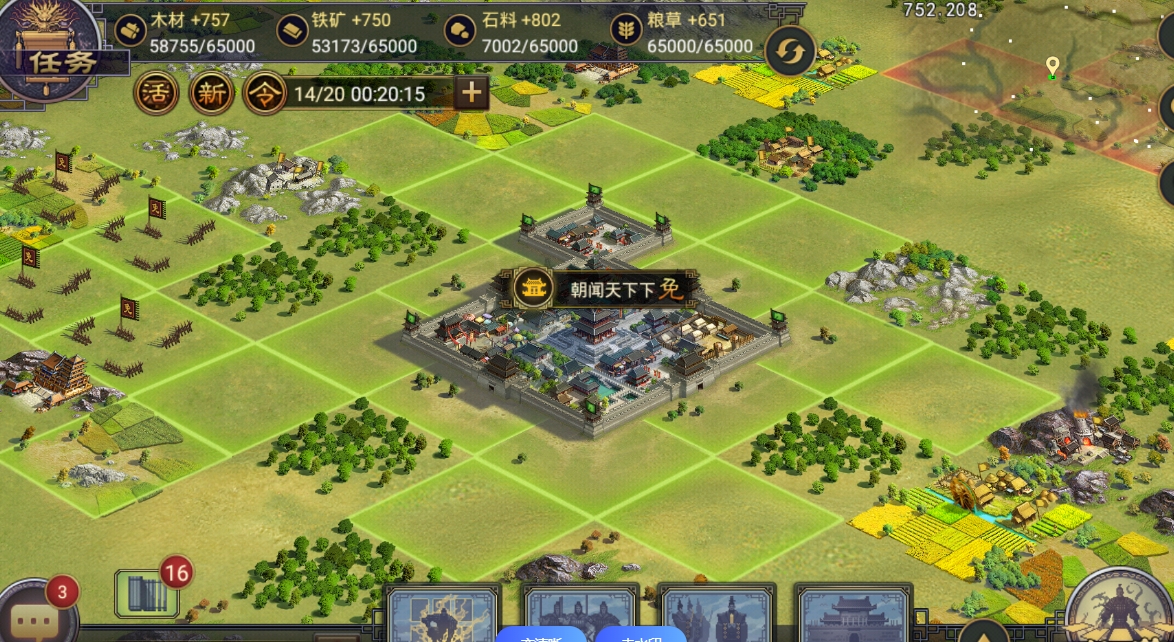Click the 铁矿 iron ore resource icon

(x=292, y=30)
